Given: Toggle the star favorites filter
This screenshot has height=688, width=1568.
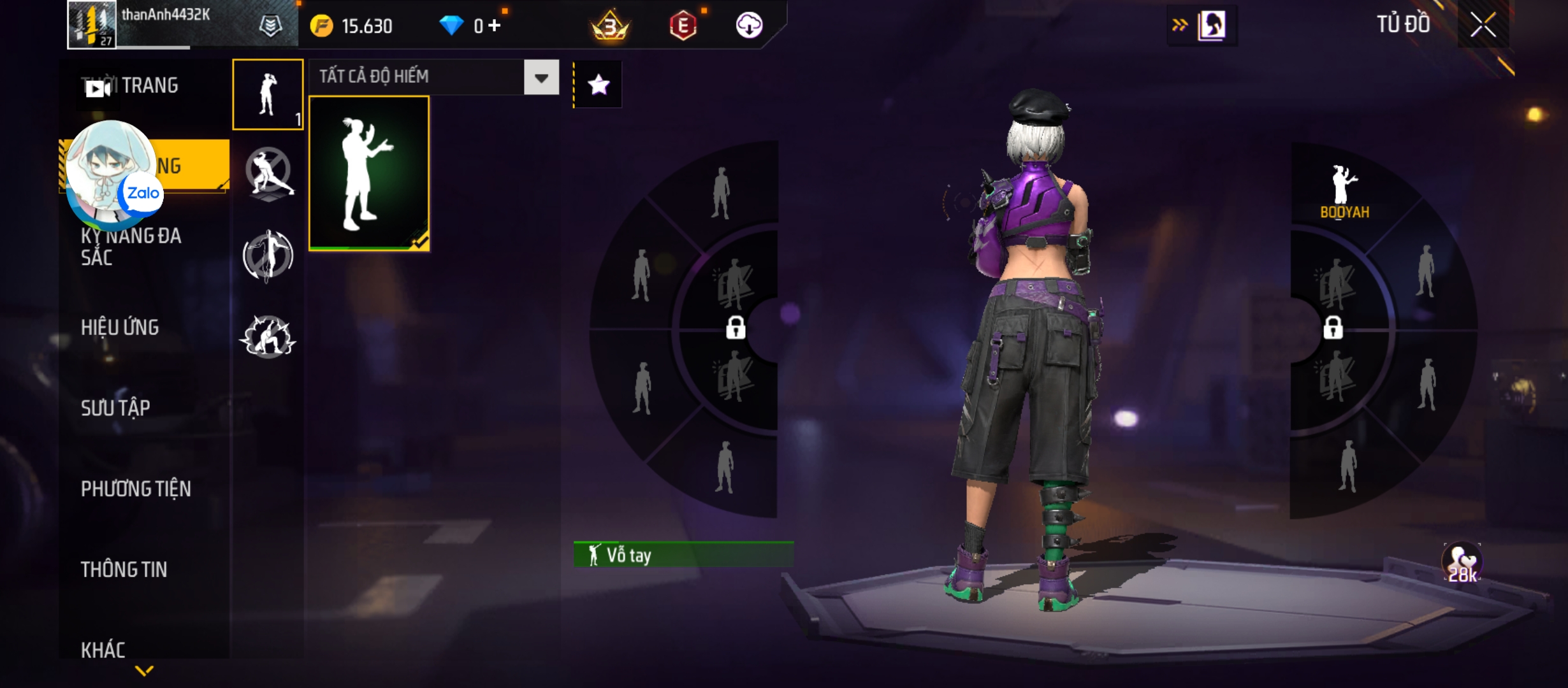Looking at the screenshot, I should click(x=598, y=85).
